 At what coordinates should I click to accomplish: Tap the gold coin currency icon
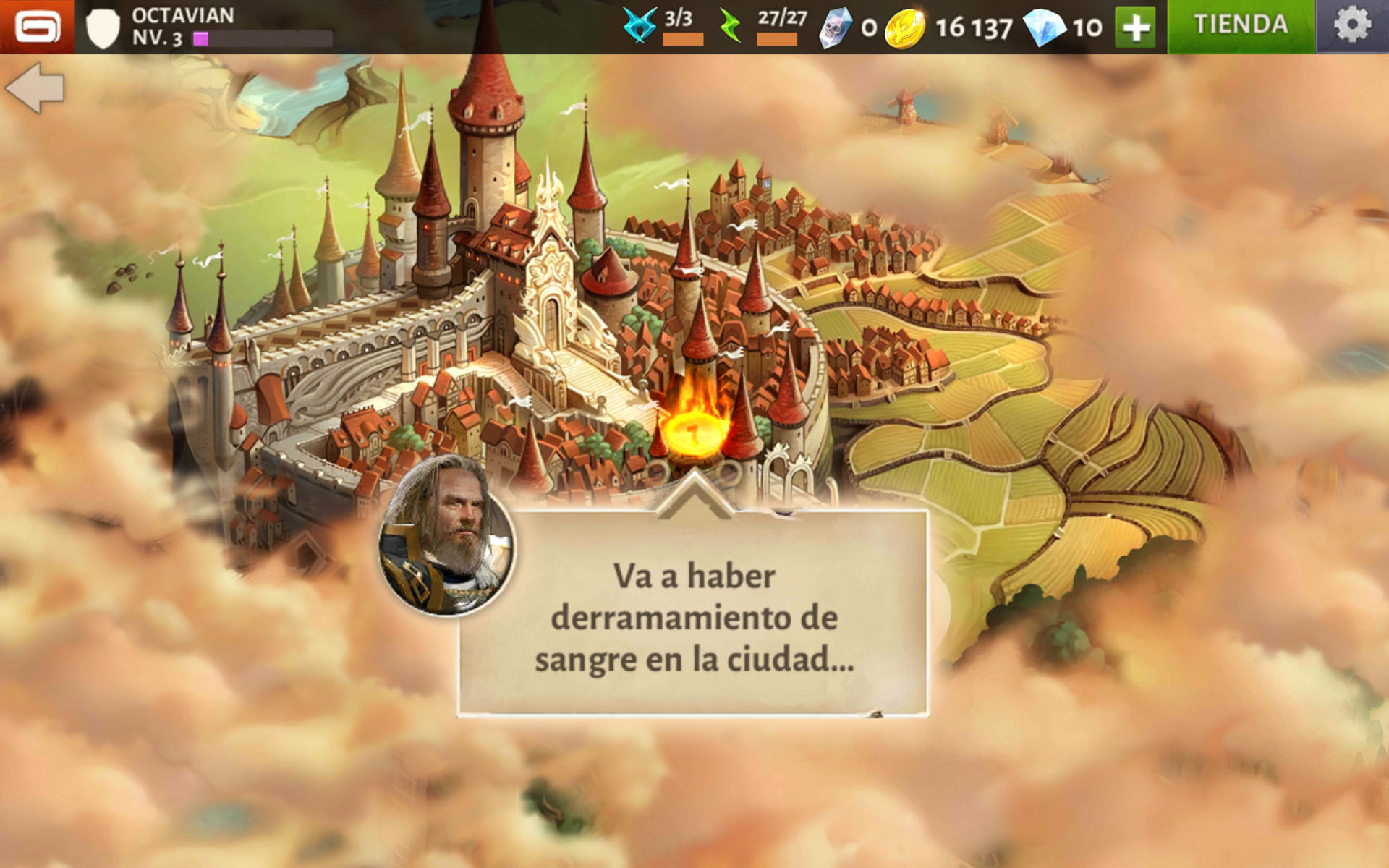(904, 29)
